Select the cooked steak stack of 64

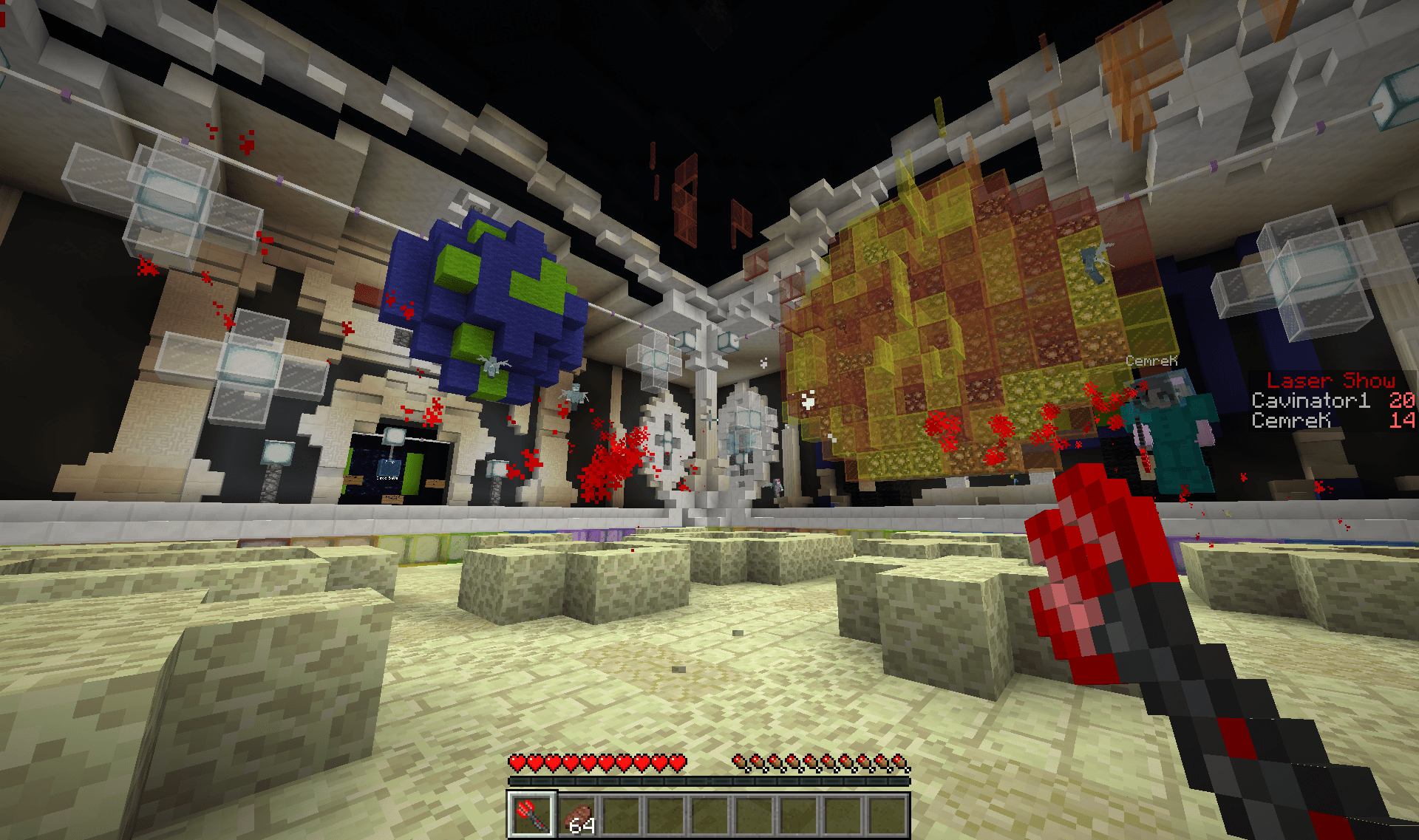point(577,816)
